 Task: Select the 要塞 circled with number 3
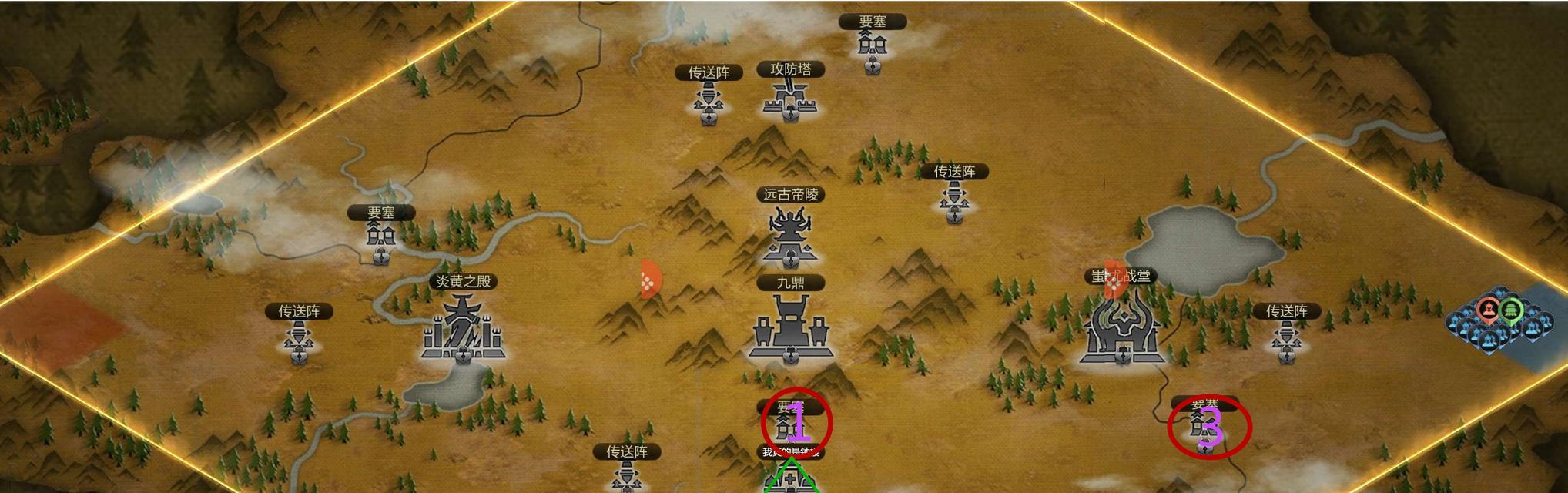pos(1208,426)
